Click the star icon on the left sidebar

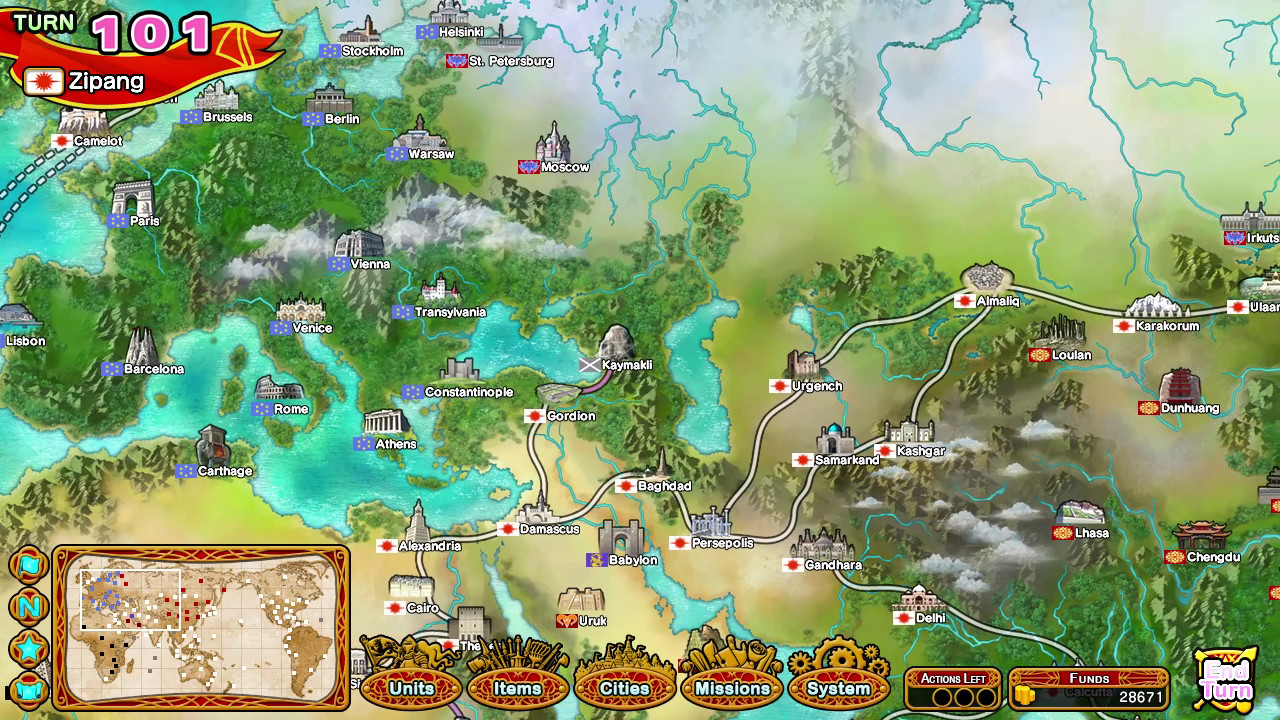30,645
